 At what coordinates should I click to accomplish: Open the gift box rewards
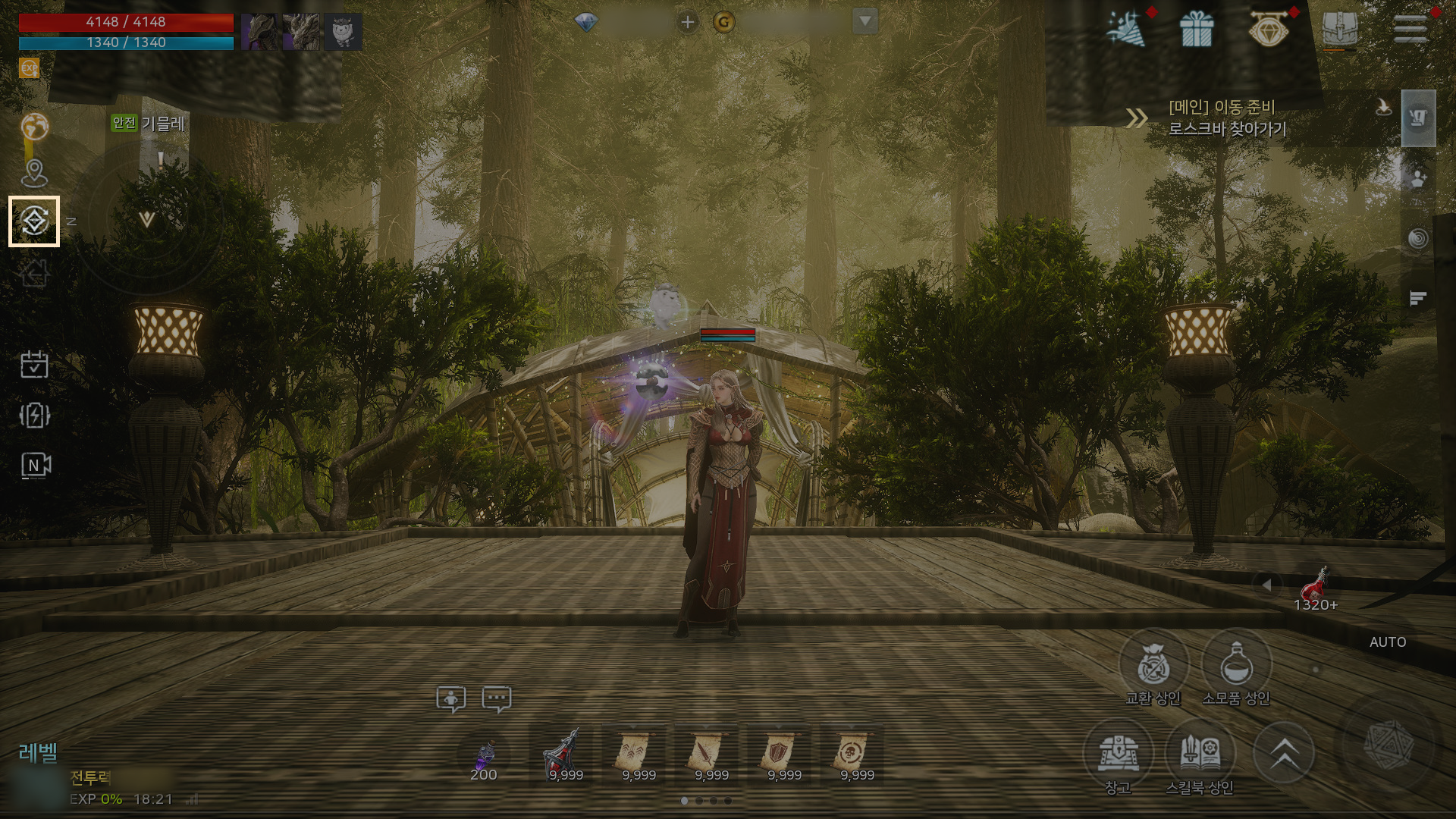tap(1197, 29)
